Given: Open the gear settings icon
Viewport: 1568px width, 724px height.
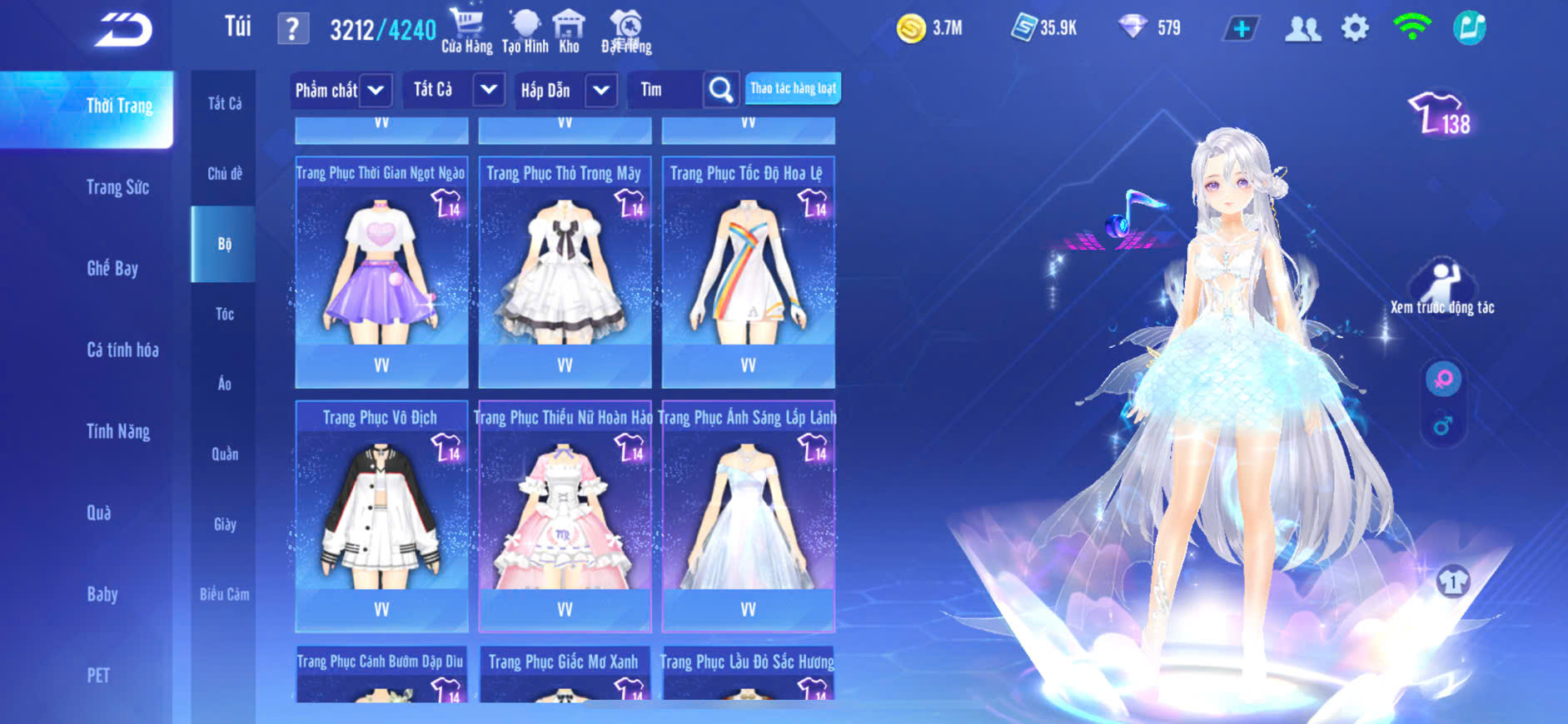Looking at the screenshot, I should click(1355, 28).
